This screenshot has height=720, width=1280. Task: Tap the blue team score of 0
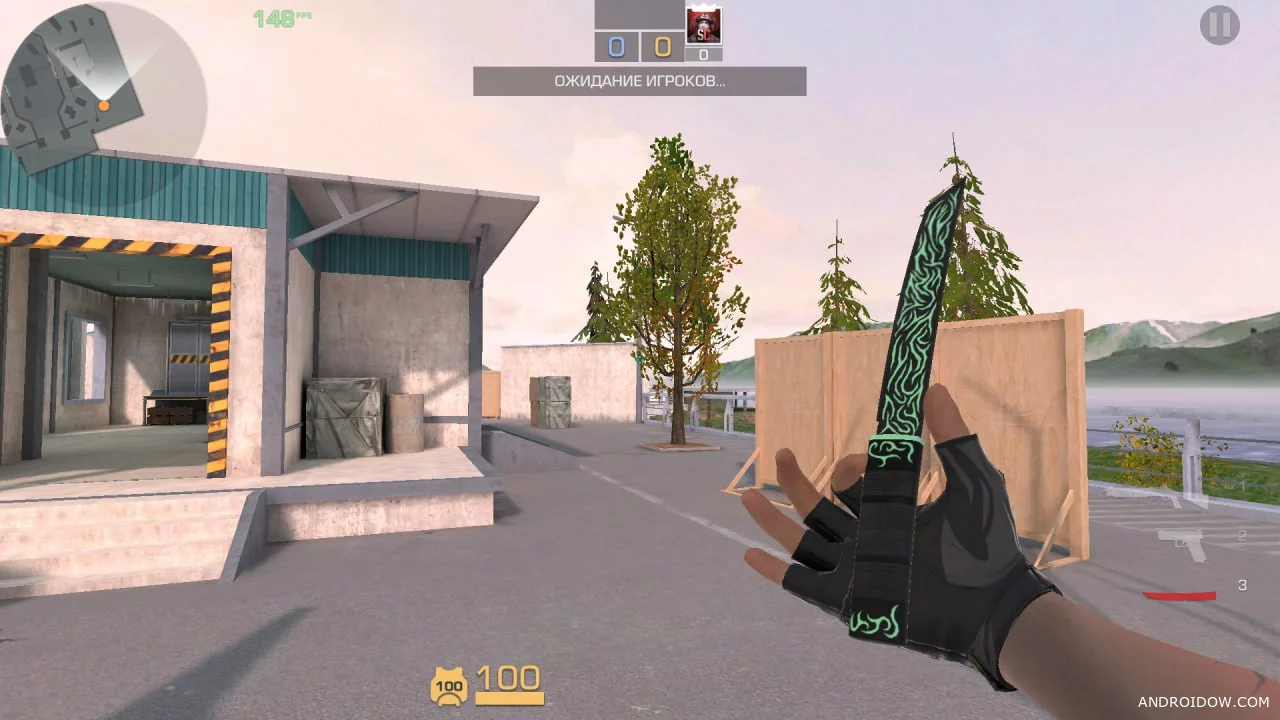click(x=617, y=46)
